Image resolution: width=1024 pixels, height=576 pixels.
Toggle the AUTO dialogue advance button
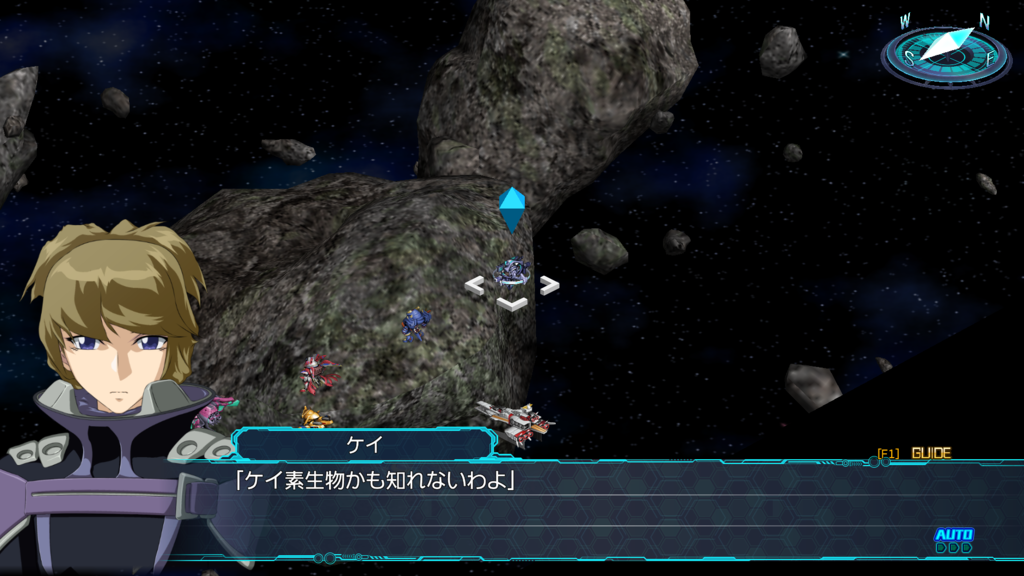pyautogui.click(x=953, y=538)
